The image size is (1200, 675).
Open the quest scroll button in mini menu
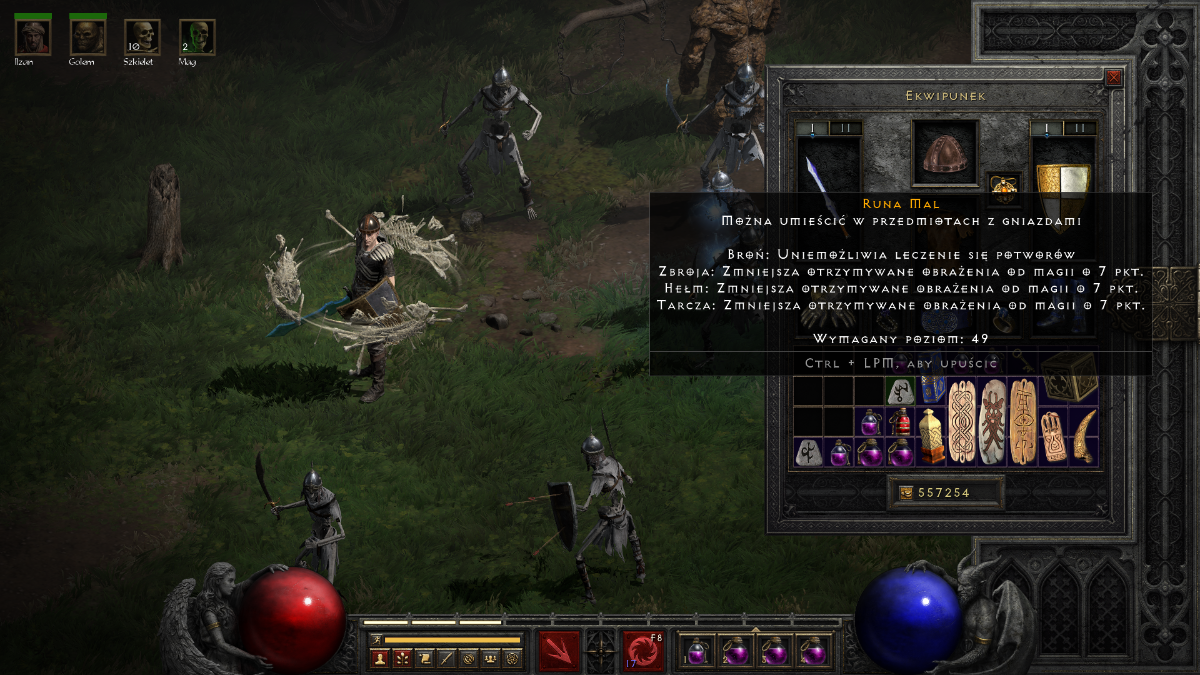(x=424, y=658)
